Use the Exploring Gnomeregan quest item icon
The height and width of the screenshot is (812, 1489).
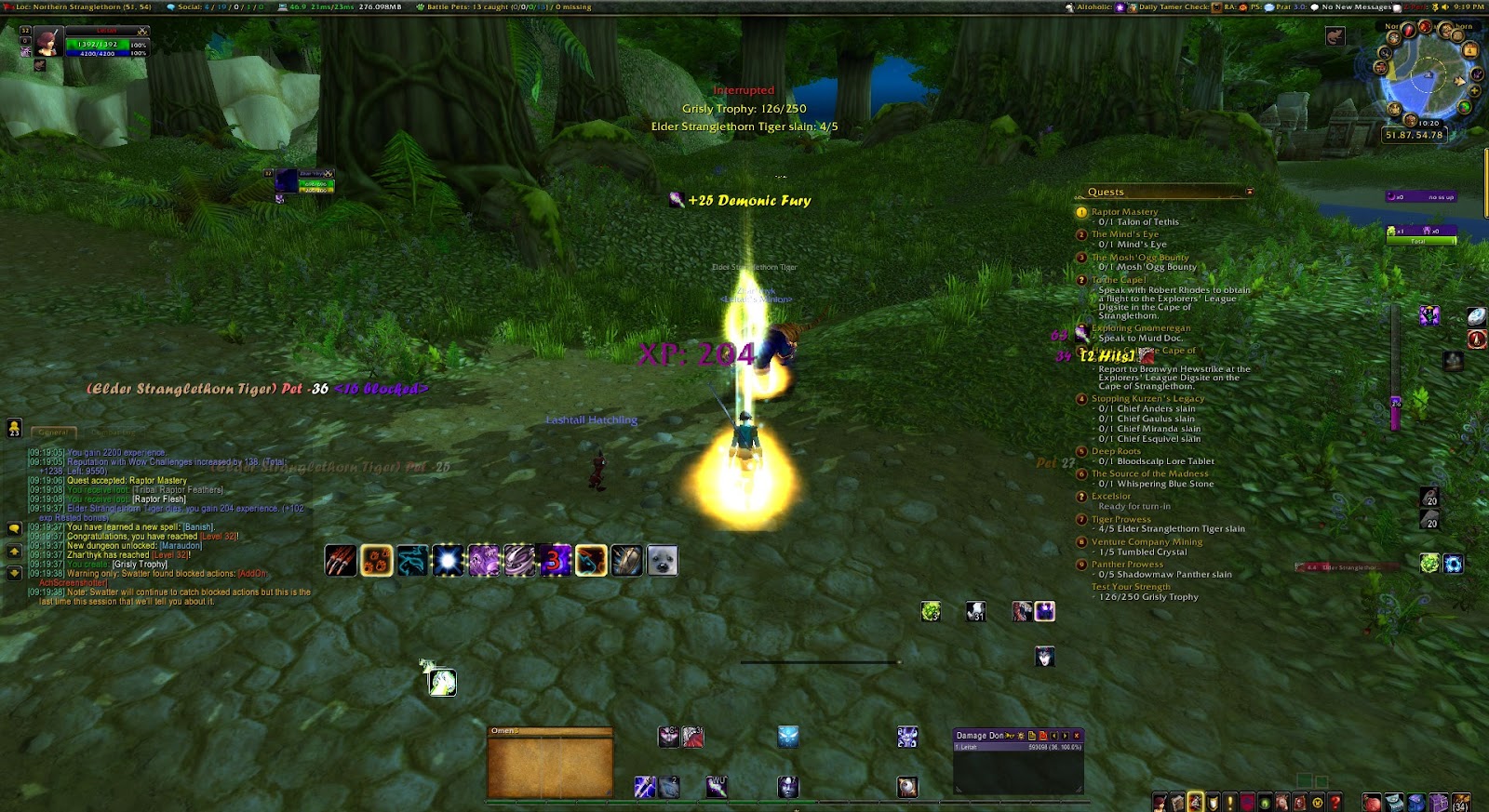coord(1081,332)
